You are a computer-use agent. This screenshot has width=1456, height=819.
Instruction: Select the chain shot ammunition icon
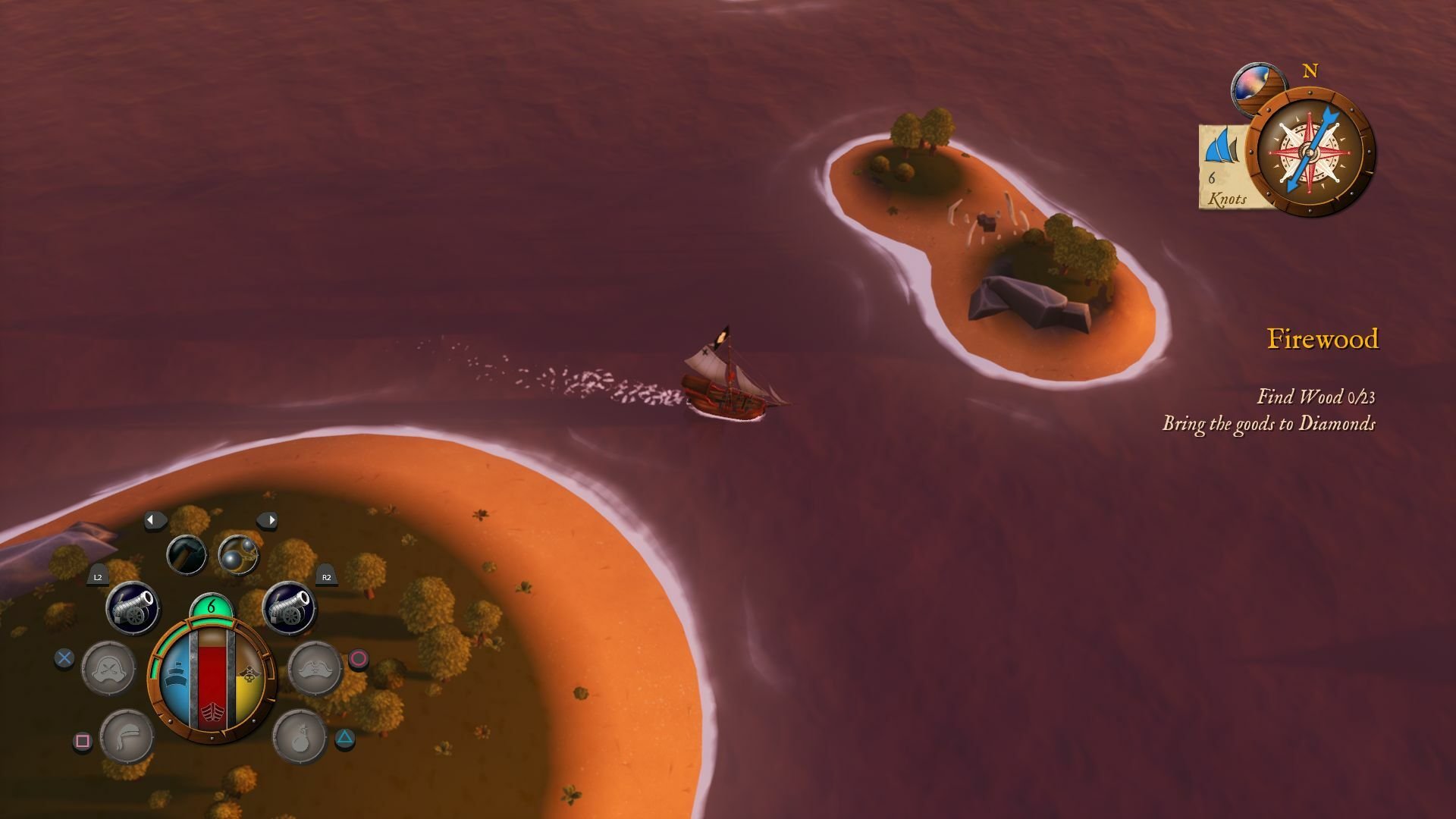[x=238, y=555]
